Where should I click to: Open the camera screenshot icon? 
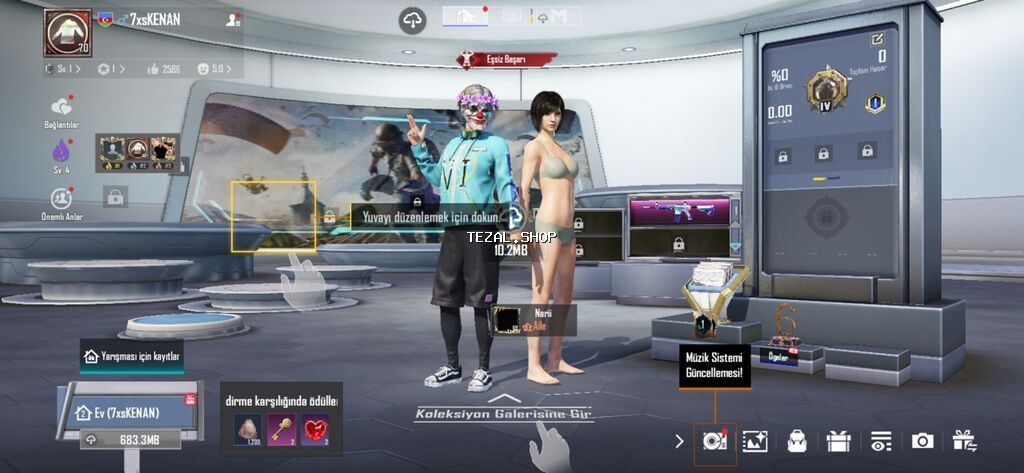(922, 441)
